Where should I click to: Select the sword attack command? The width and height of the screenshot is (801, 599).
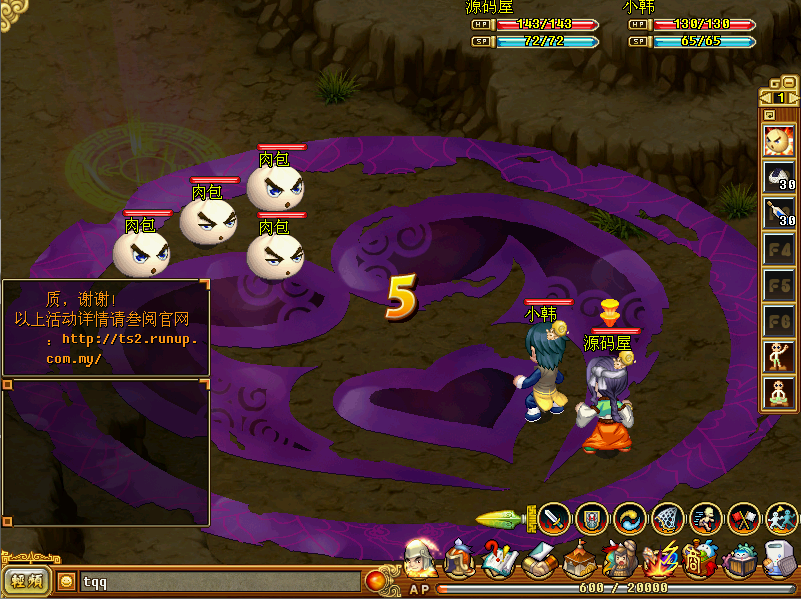tap(554, 518)
